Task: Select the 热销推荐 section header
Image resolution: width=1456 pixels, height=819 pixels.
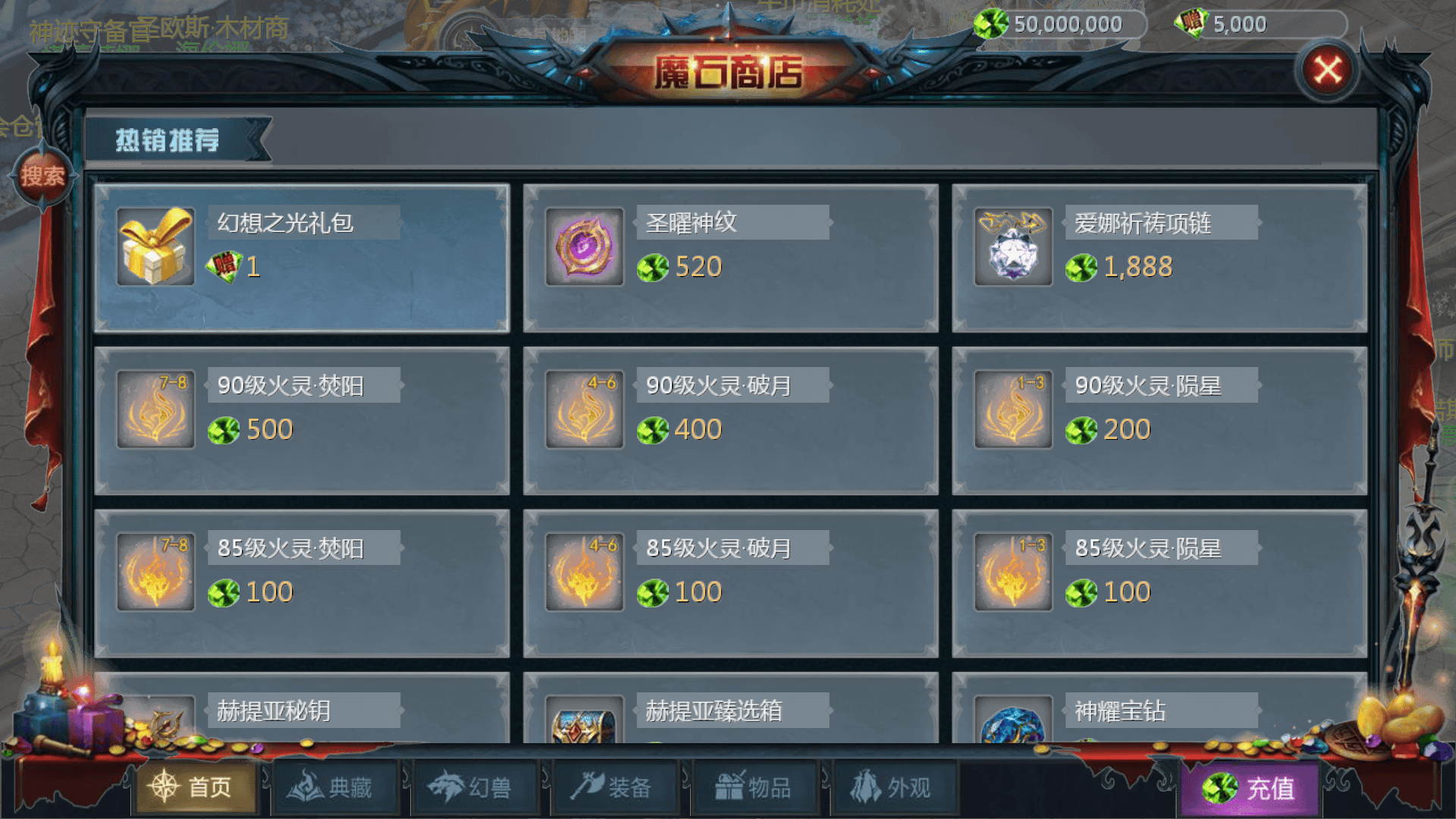Action: [168, 140]
